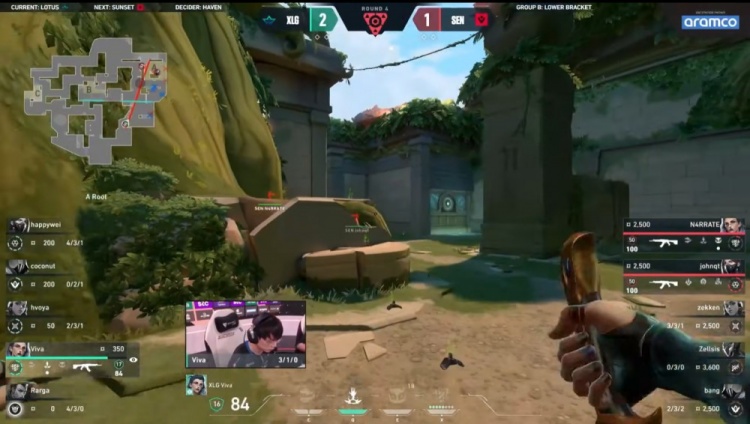Click the round emblem in the scoreboard
This screenshot has width=750, height=424.
pos(375,22)
